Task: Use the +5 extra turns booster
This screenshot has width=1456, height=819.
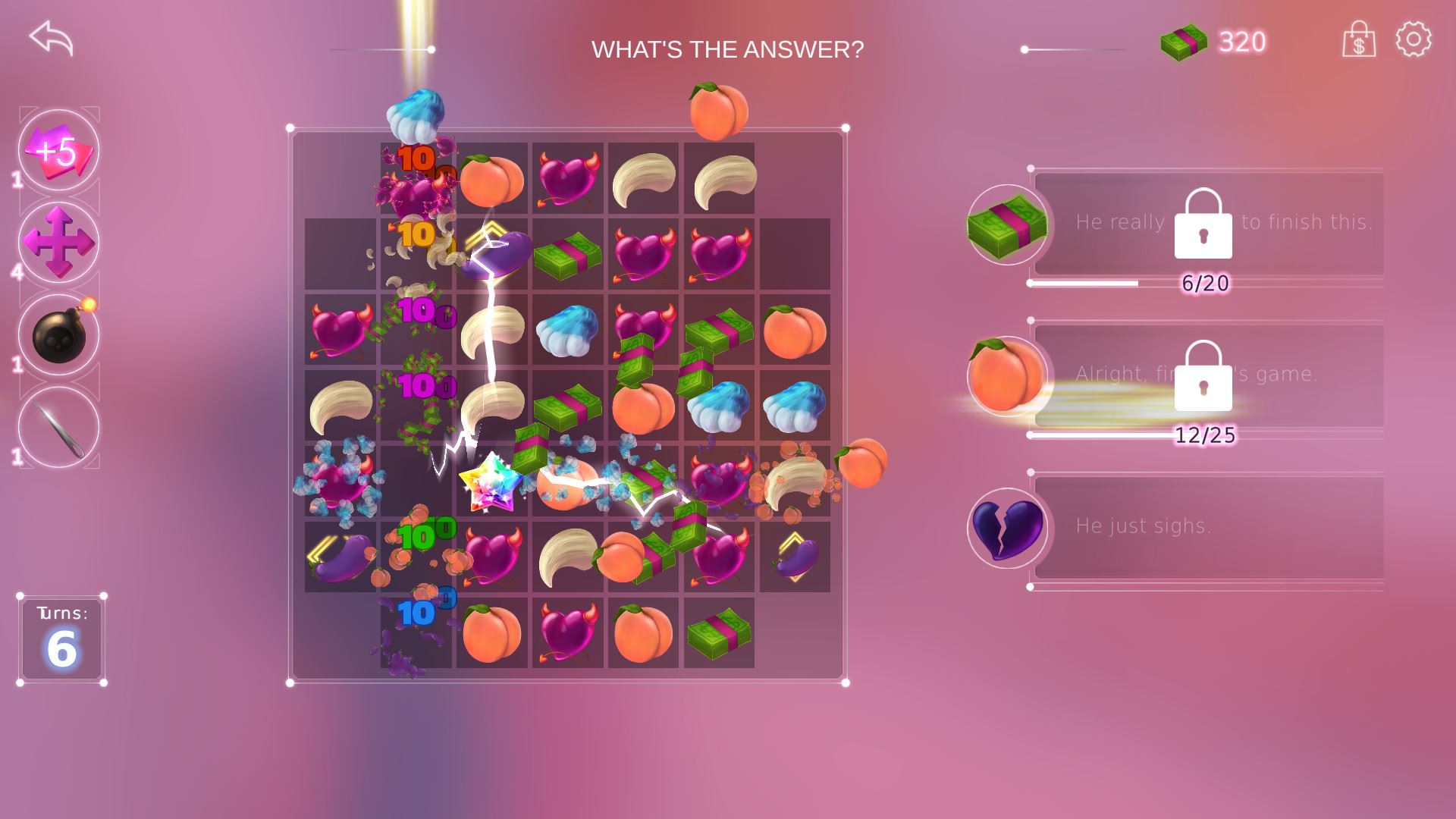Action: click(58, 150)
